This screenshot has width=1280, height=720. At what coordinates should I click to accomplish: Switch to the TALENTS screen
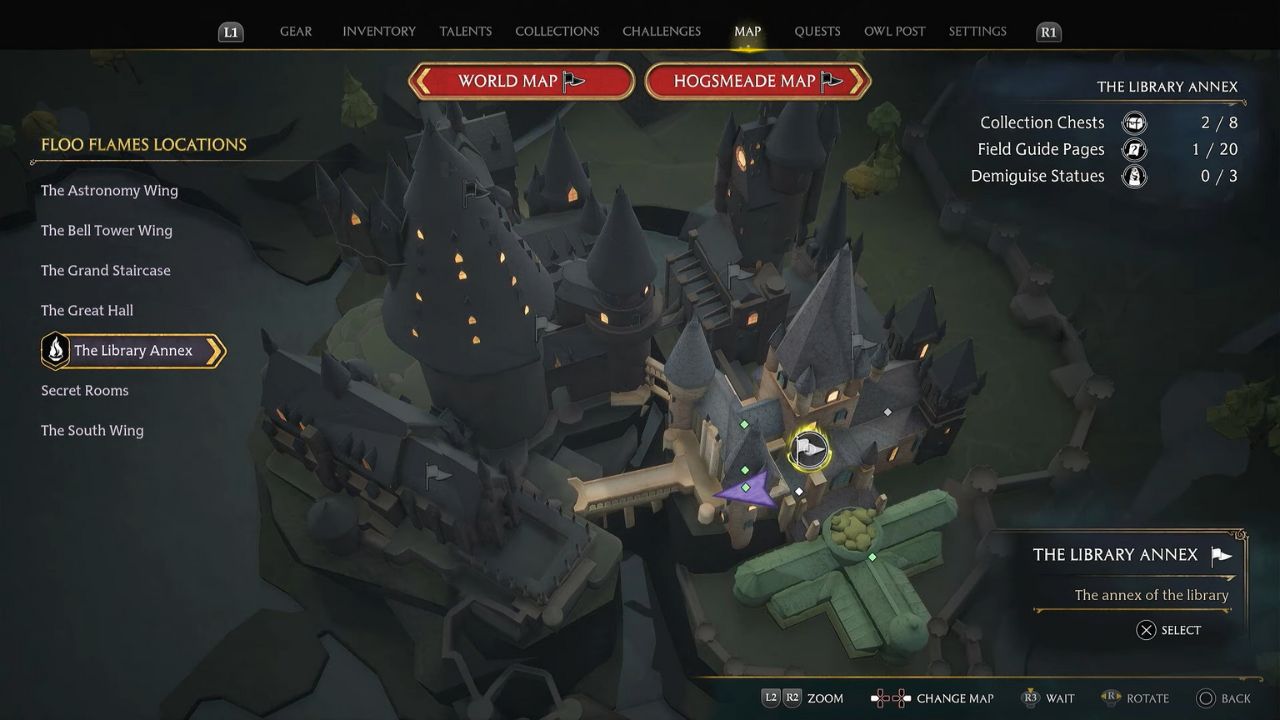coord(465,31)
